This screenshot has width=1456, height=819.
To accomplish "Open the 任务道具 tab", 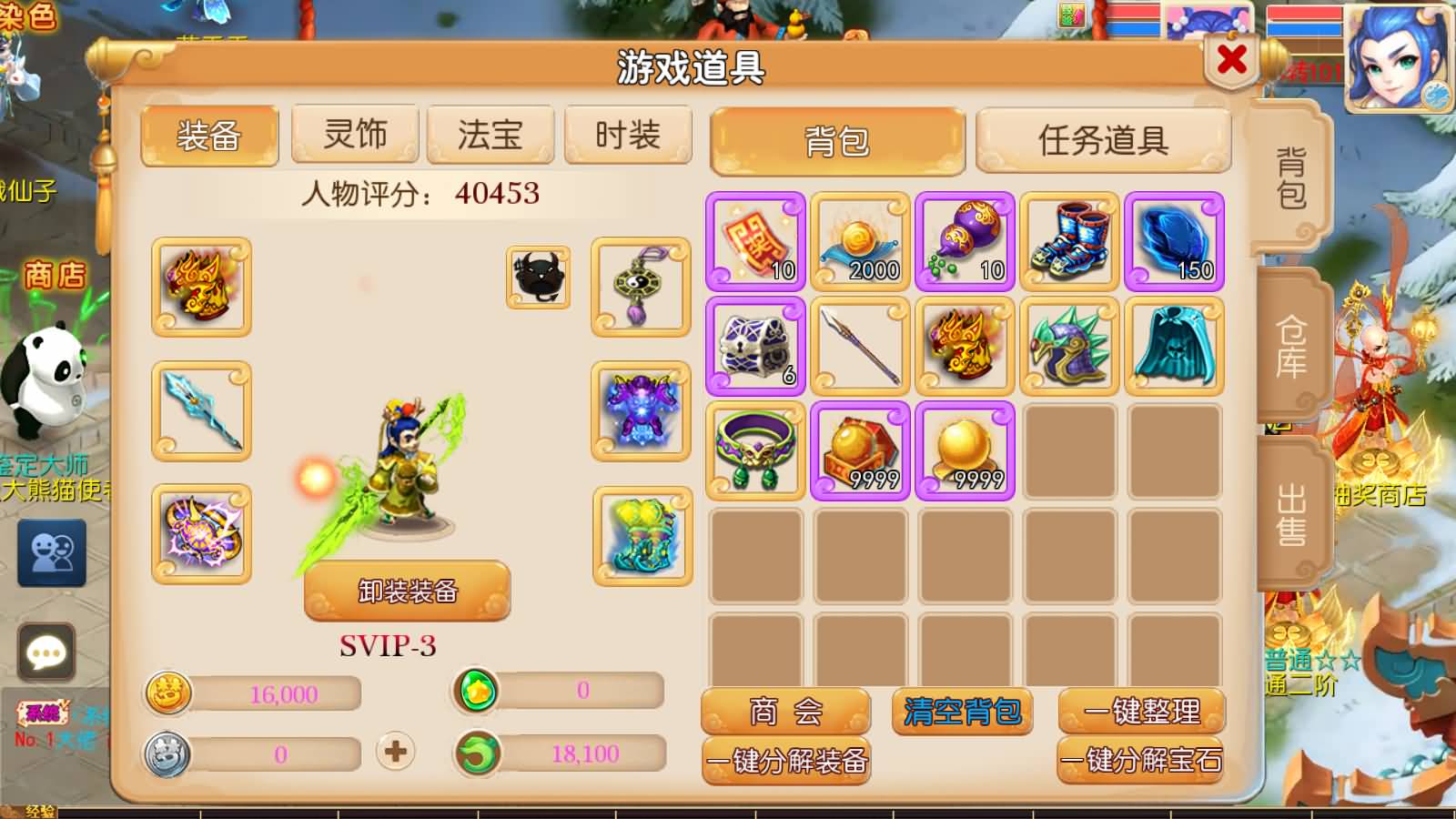I will [x=1104, y=139].
